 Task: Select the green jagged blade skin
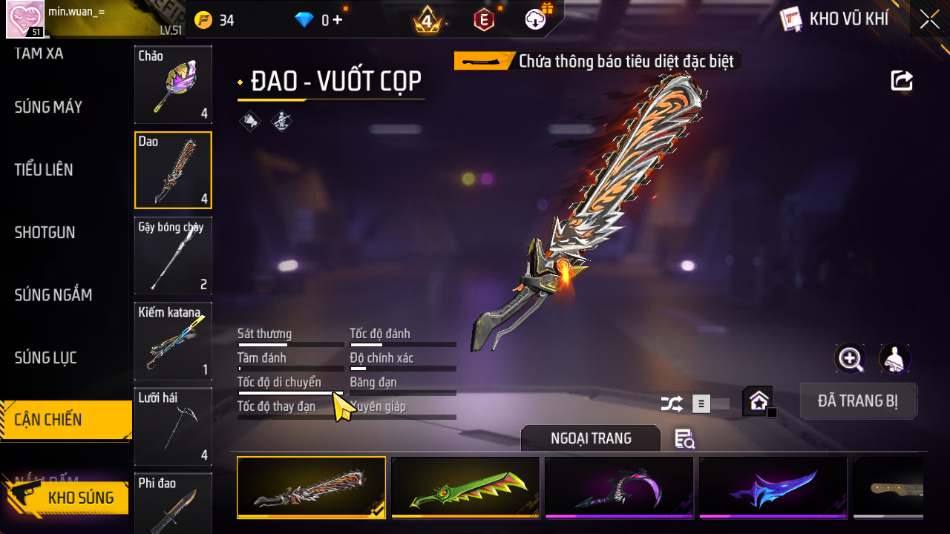[x=465, y=487]
